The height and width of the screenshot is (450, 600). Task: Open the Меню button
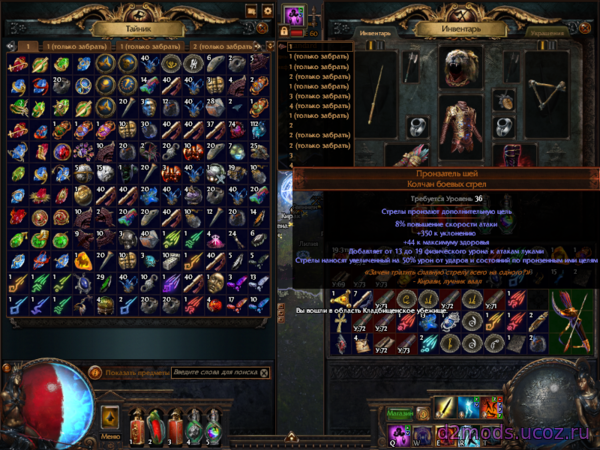pyautogui.click(x=111, y=436)
